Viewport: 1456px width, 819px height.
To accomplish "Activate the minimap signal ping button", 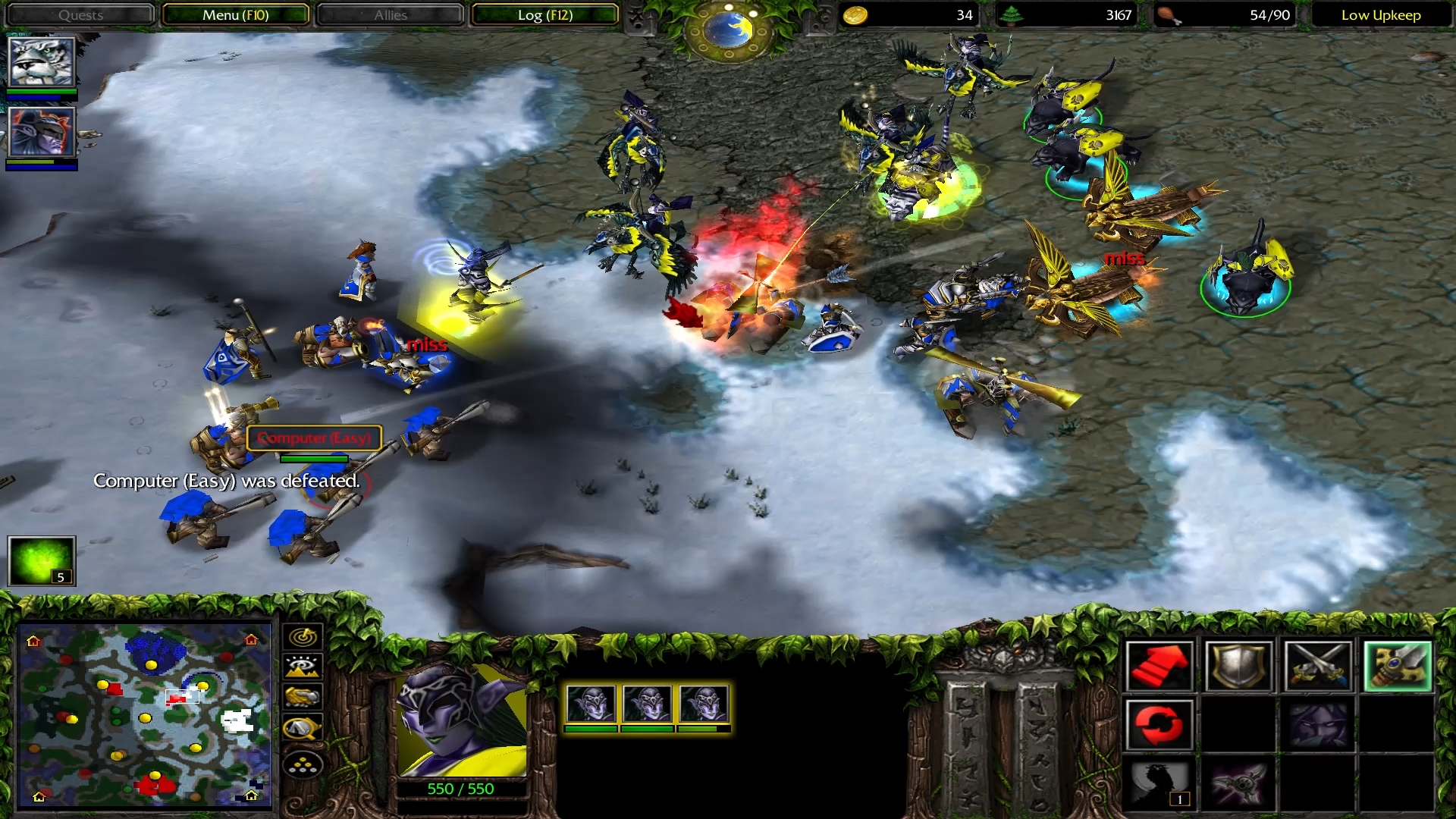I will point(303,637).
